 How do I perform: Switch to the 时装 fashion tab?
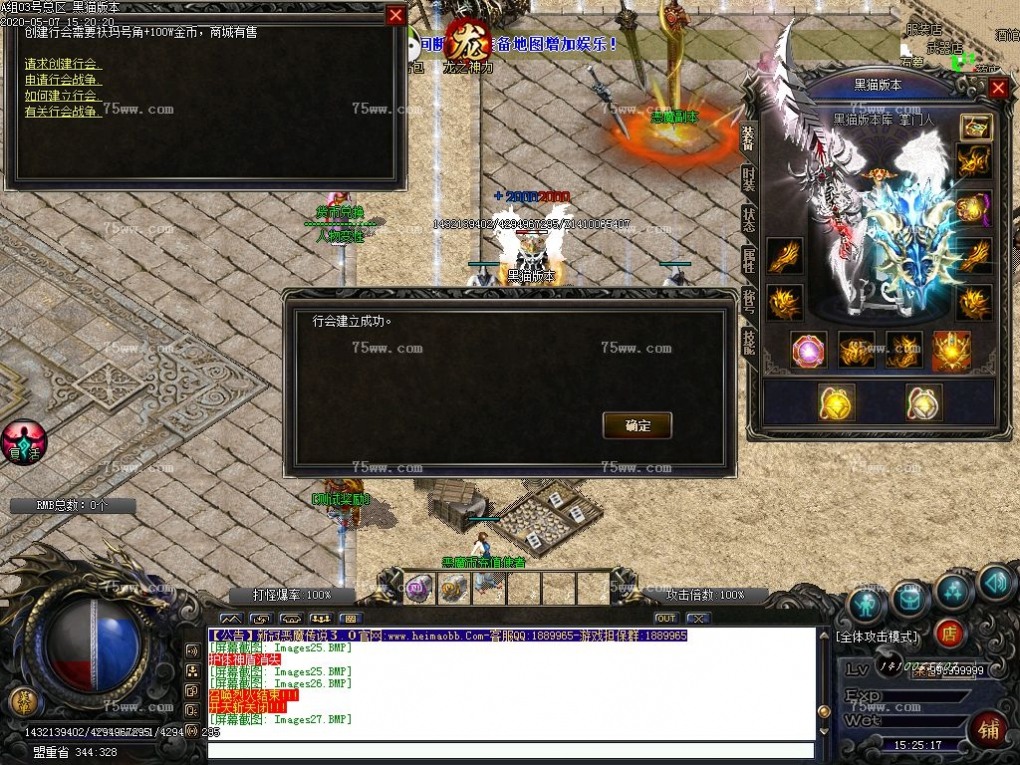pyautogui.click(x=748, y=179)
